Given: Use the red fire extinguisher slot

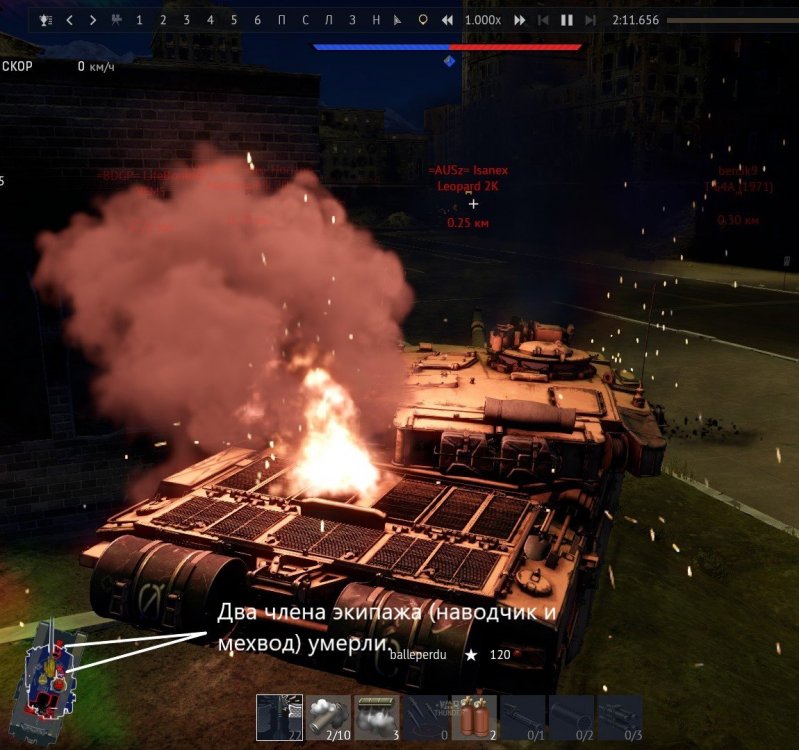Looking at the screenshot, I should point(474,717).
